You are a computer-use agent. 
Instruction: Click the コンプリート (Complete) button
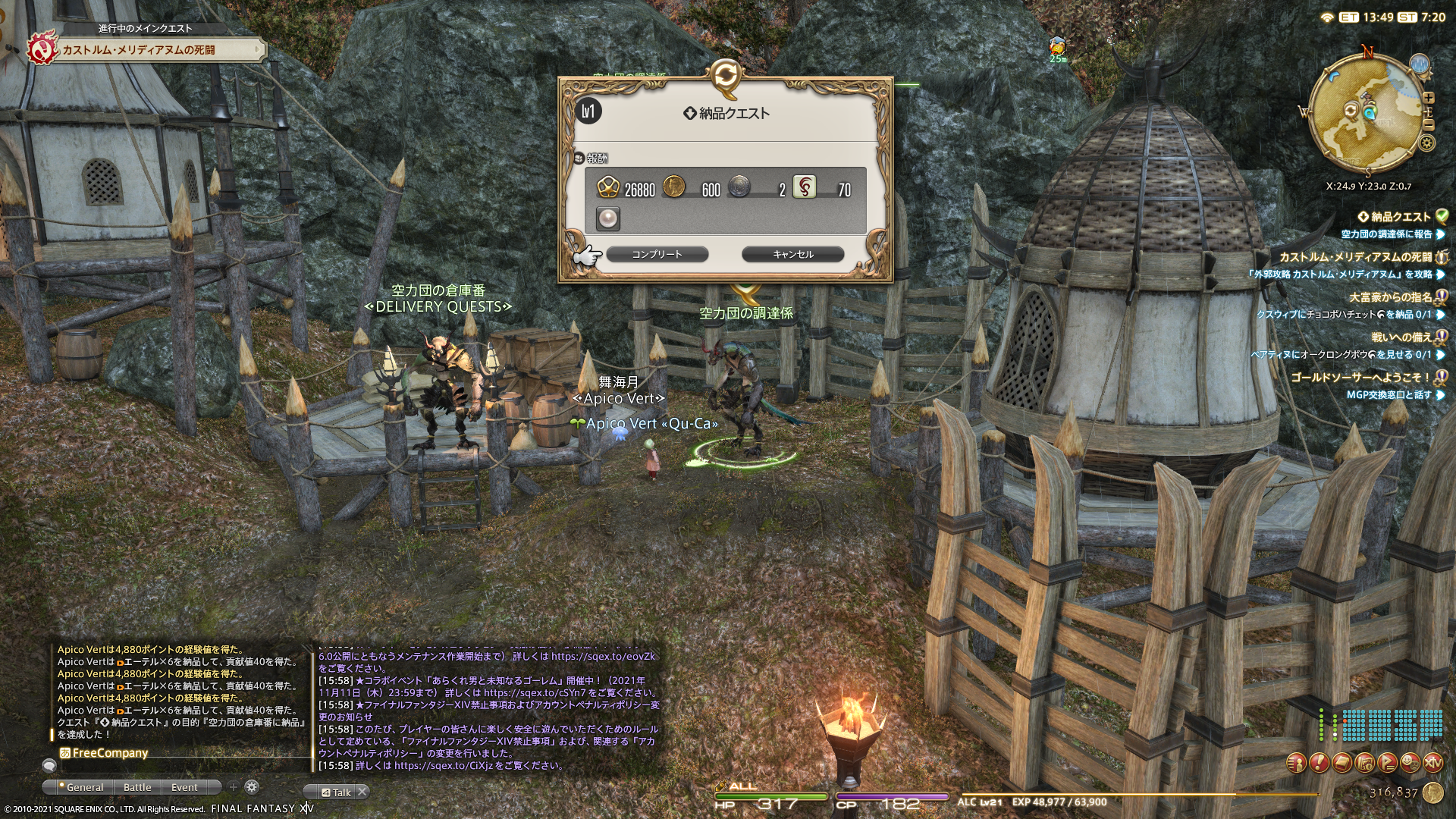(657, 254)
